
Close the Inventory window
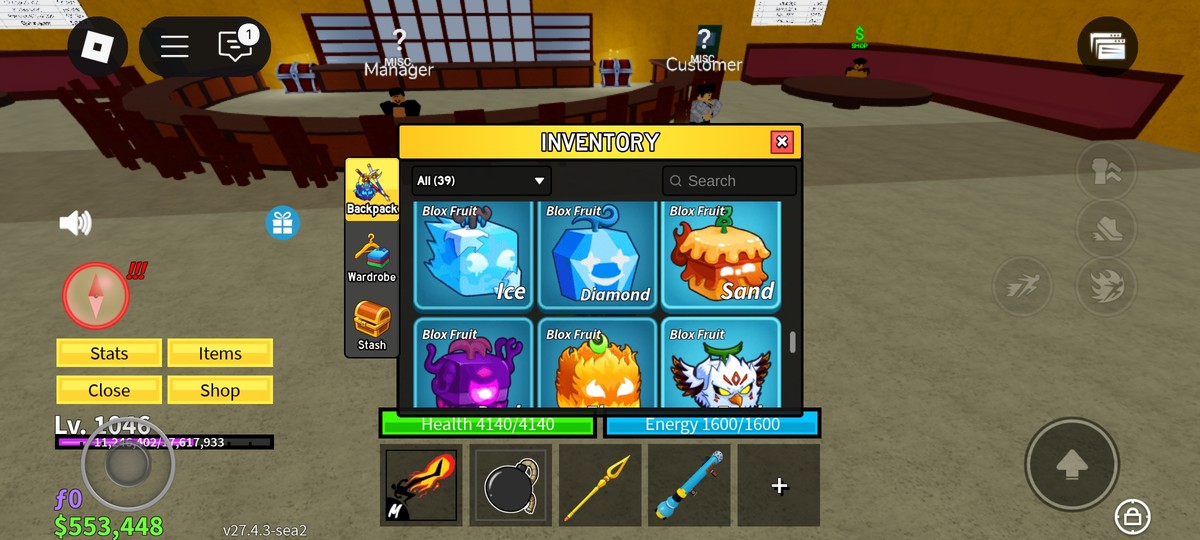coord(782,142)
